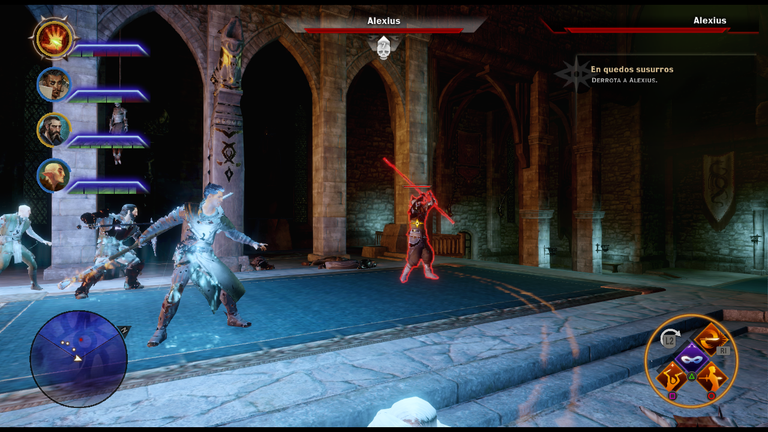
Task: Select the bald elf Solas portrait
Action: 53,176
